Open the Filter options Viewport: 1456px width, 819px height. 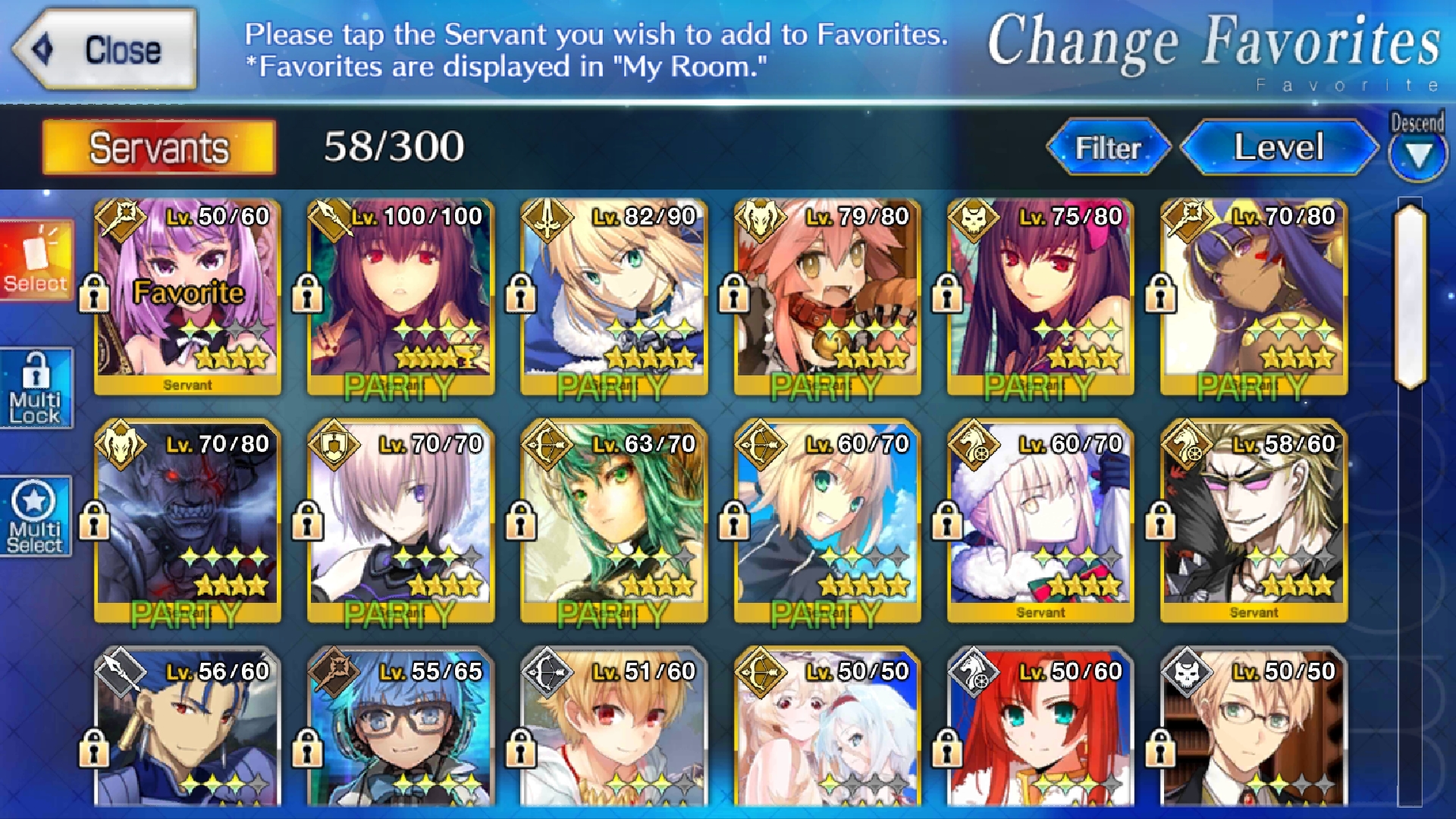tap(1108, 147)
